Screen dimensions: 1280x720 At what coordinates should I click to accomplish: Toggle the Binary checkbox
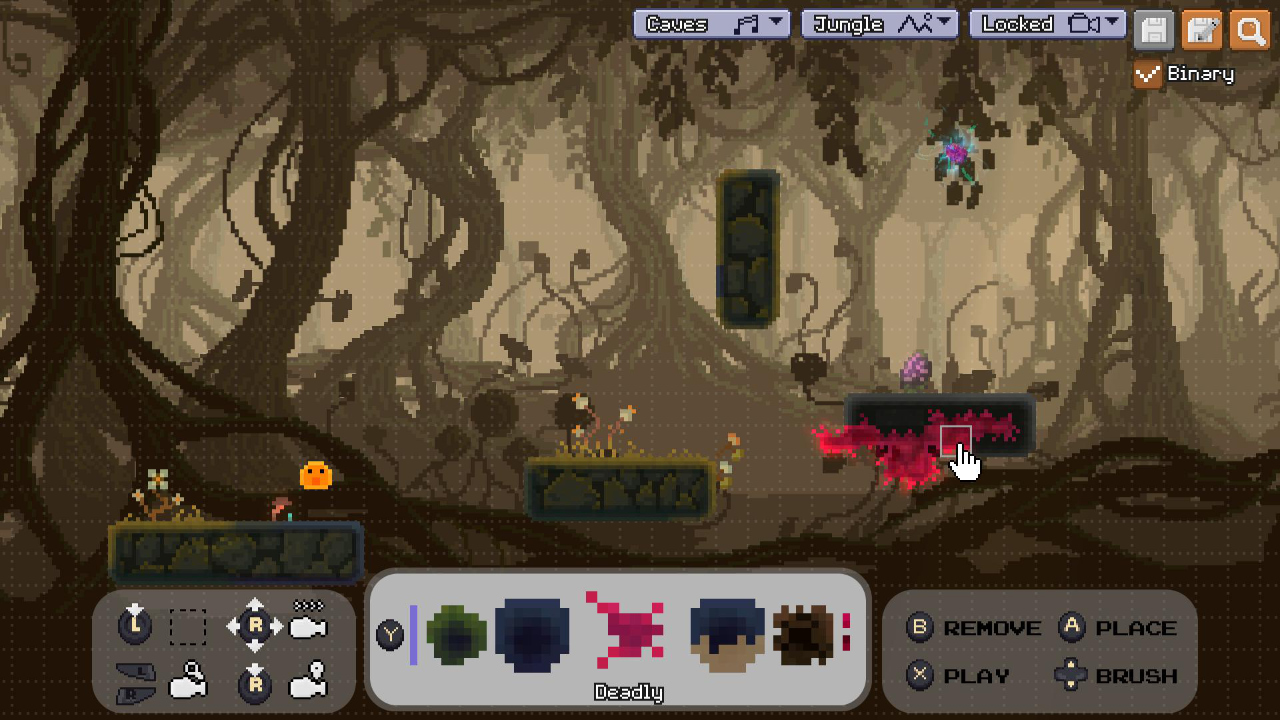point(1147,73)
